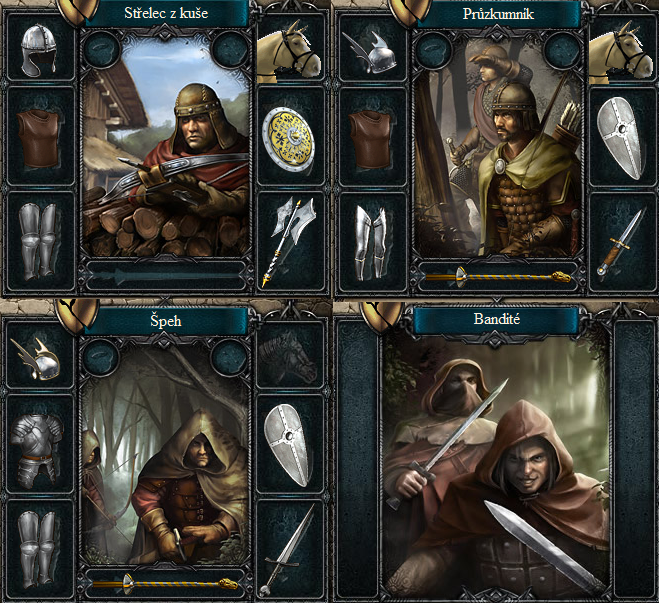Select the Průzkumník unit portrait
Screen dimensions: 659x603
click(497, 160)
